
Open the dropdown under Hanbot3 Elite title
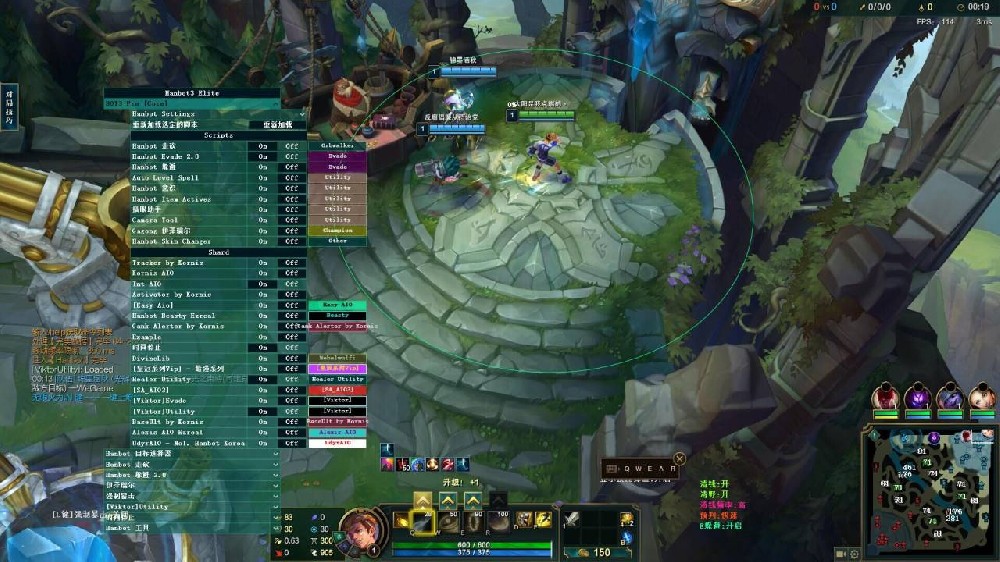[192, 103]
